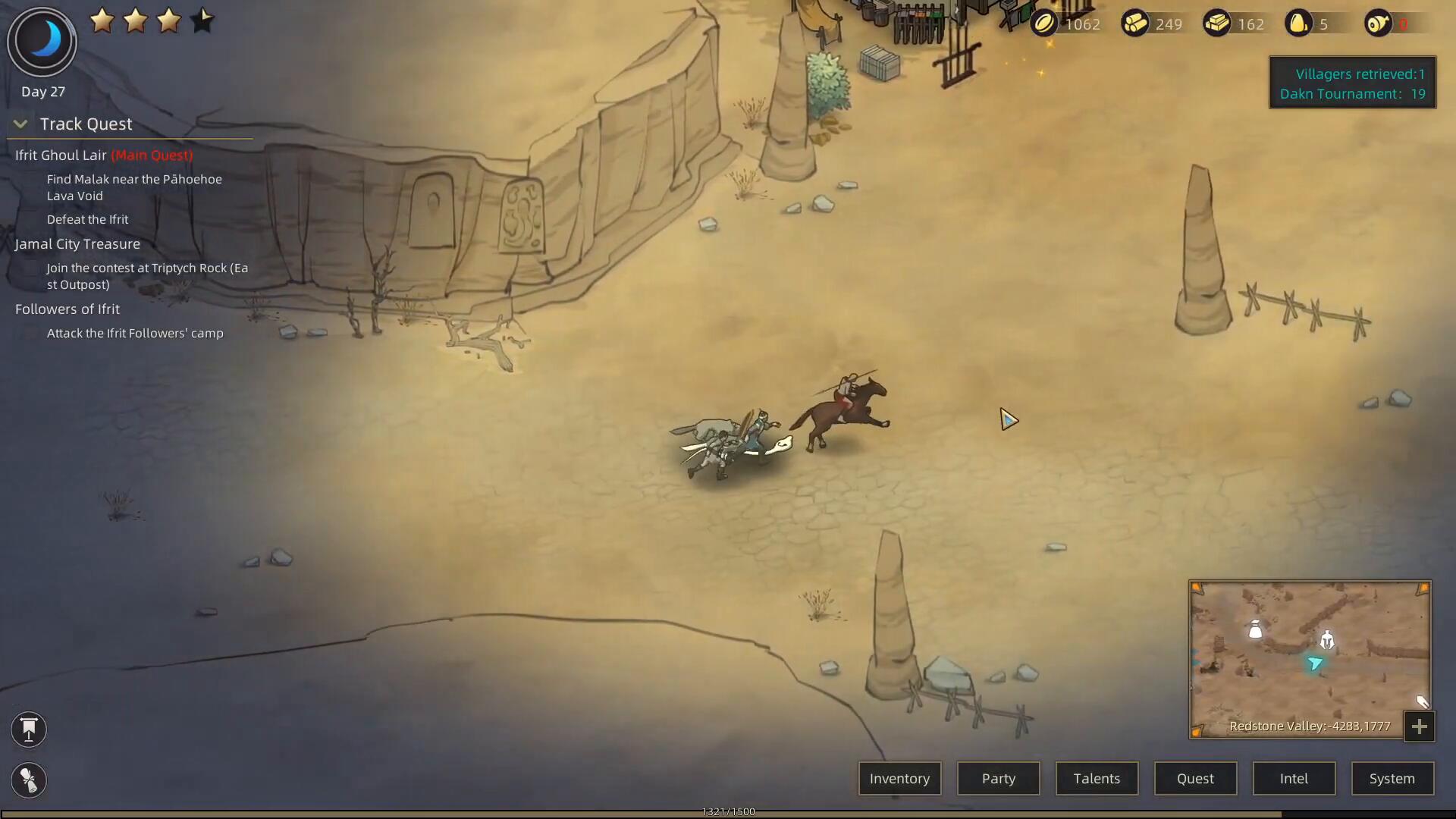This screenshot has height=819, width=1456.
Task: Expand the minimap with the plus button
Action: (1419, 727)
